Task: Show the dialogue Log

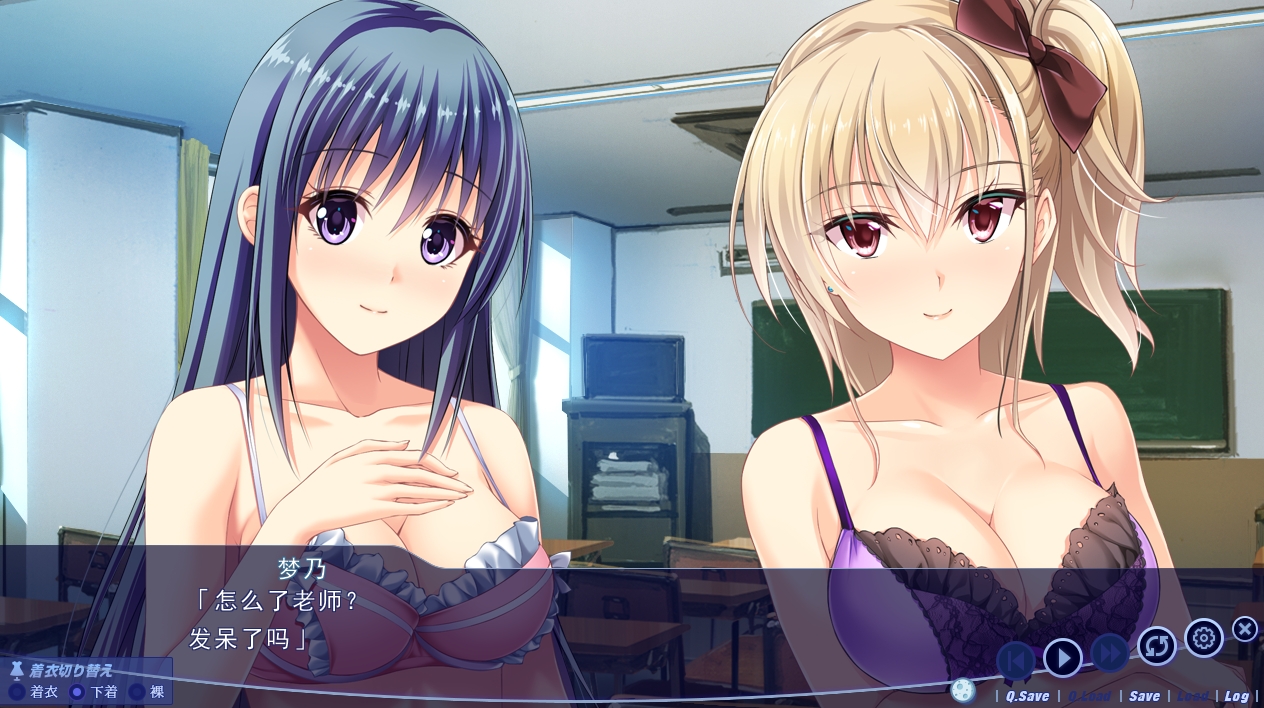Action: (x=1236, y=696)
